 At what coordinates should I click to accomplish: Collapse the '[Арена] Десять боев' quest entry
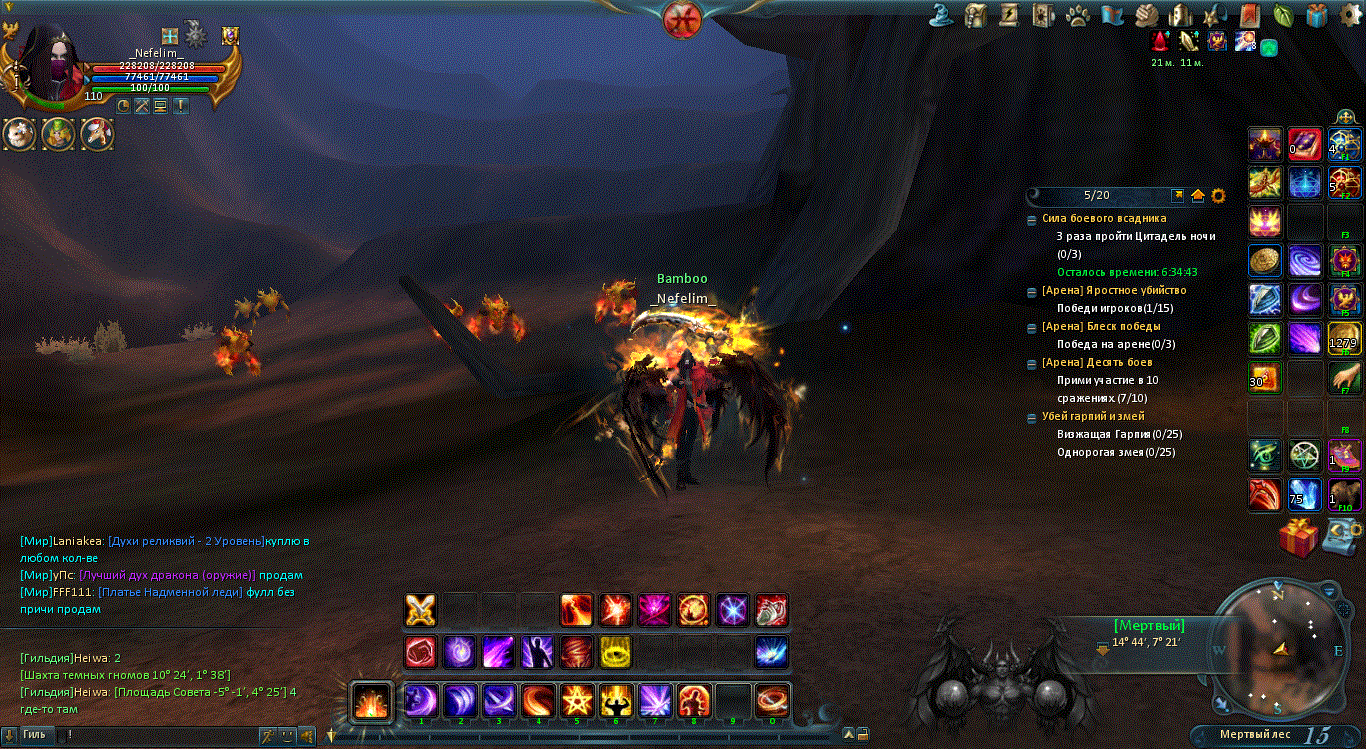[x=1032, y=363]
